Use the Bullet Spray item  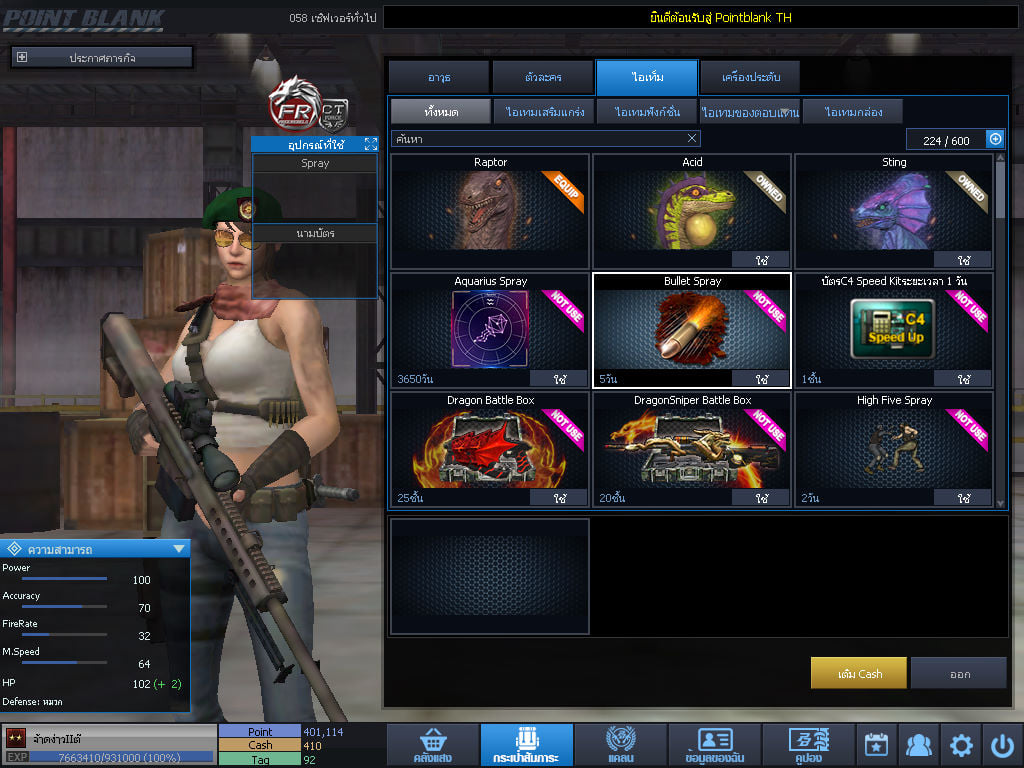(761, 379)
